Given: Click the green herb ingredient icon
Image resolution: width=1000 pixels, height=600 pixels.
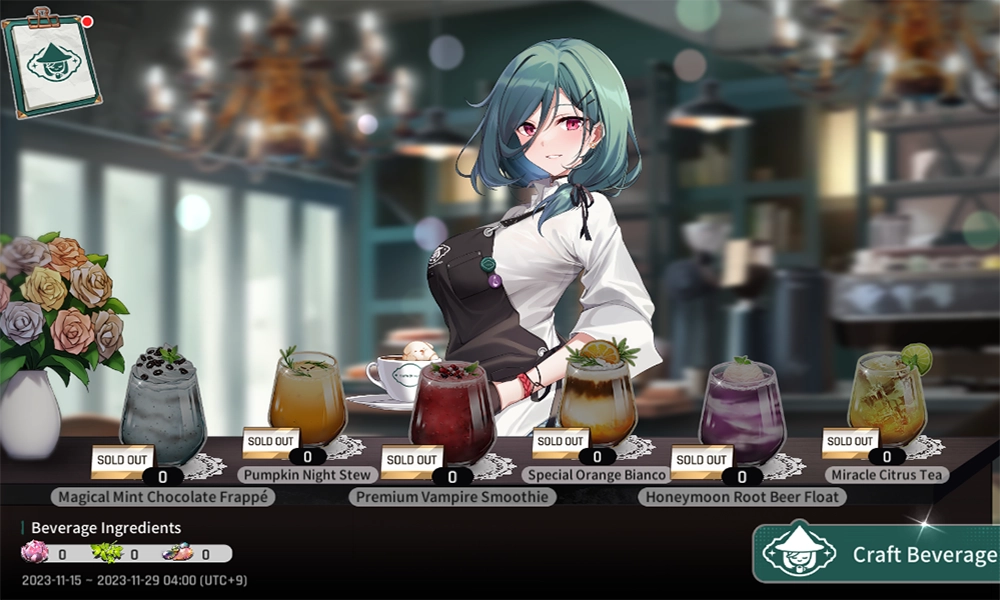Looking at the screenshot, I should pos(106,553).
